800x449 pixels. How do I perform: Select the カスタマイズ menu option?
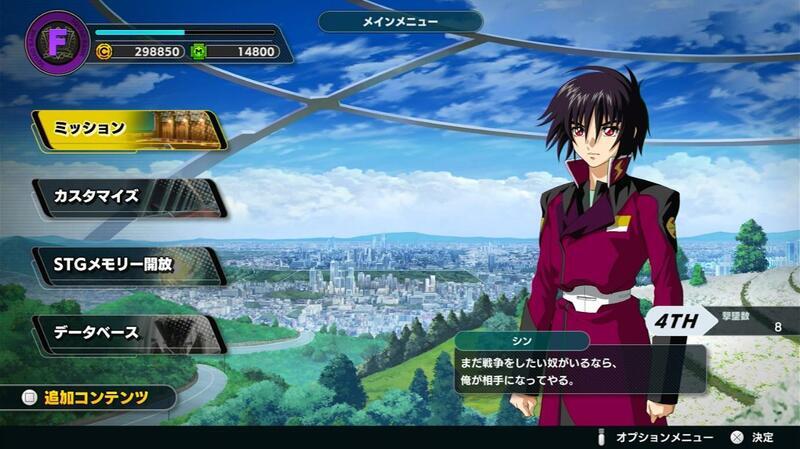point(128,197)
